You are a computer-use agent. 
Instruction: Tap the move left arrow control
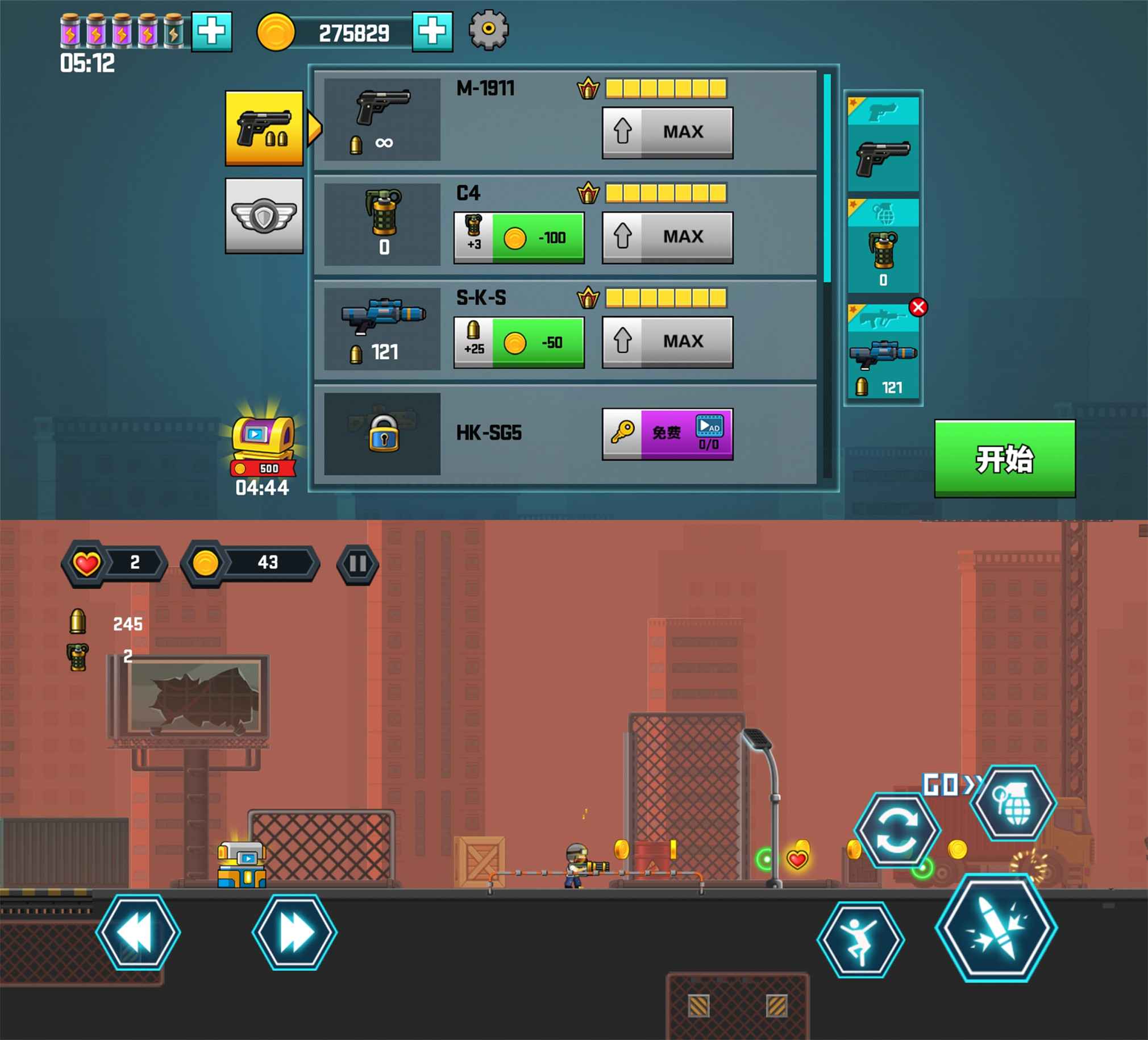point(138,933)
